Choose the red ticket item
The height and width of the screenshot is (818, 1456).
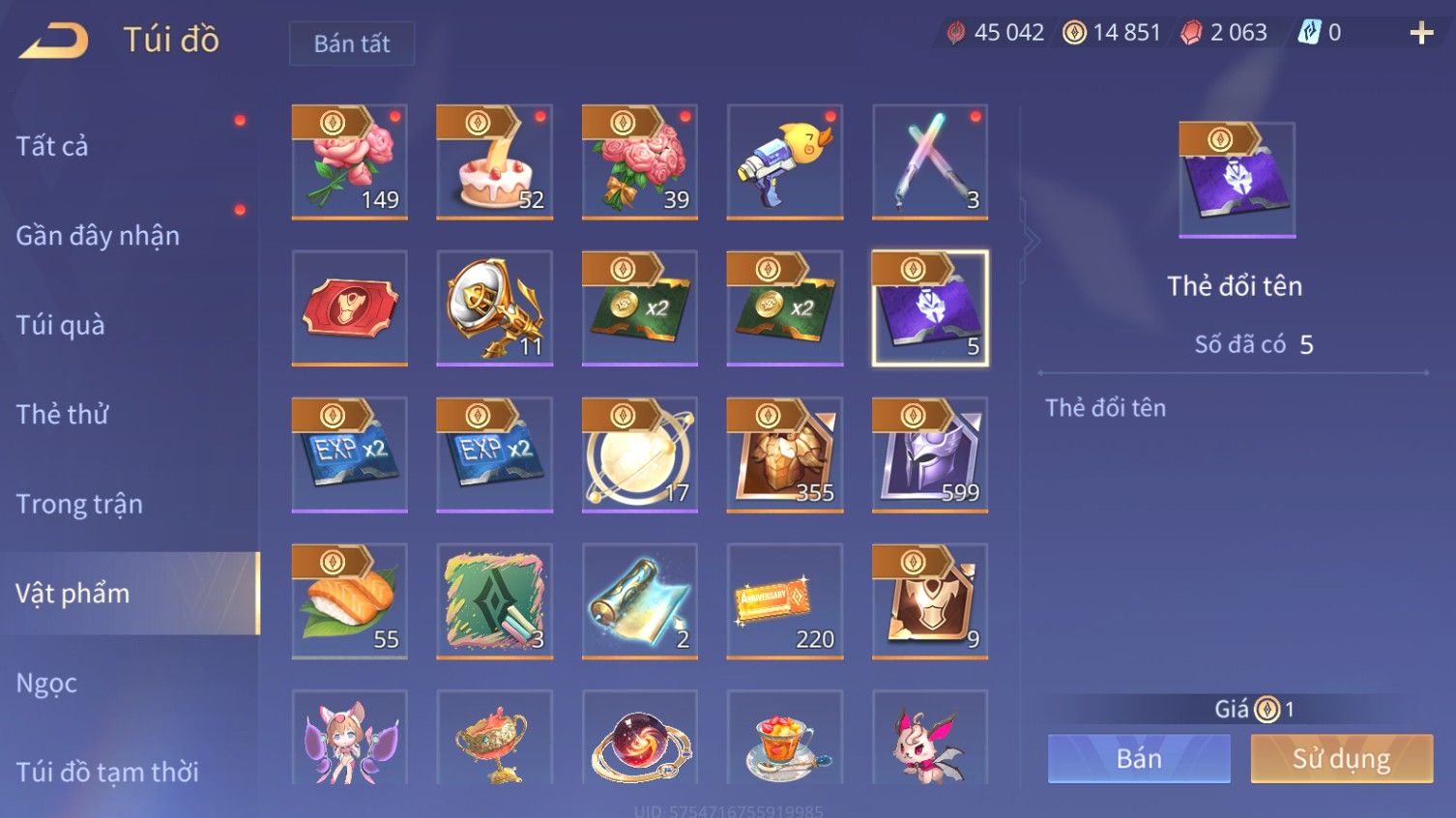point(350,308)
